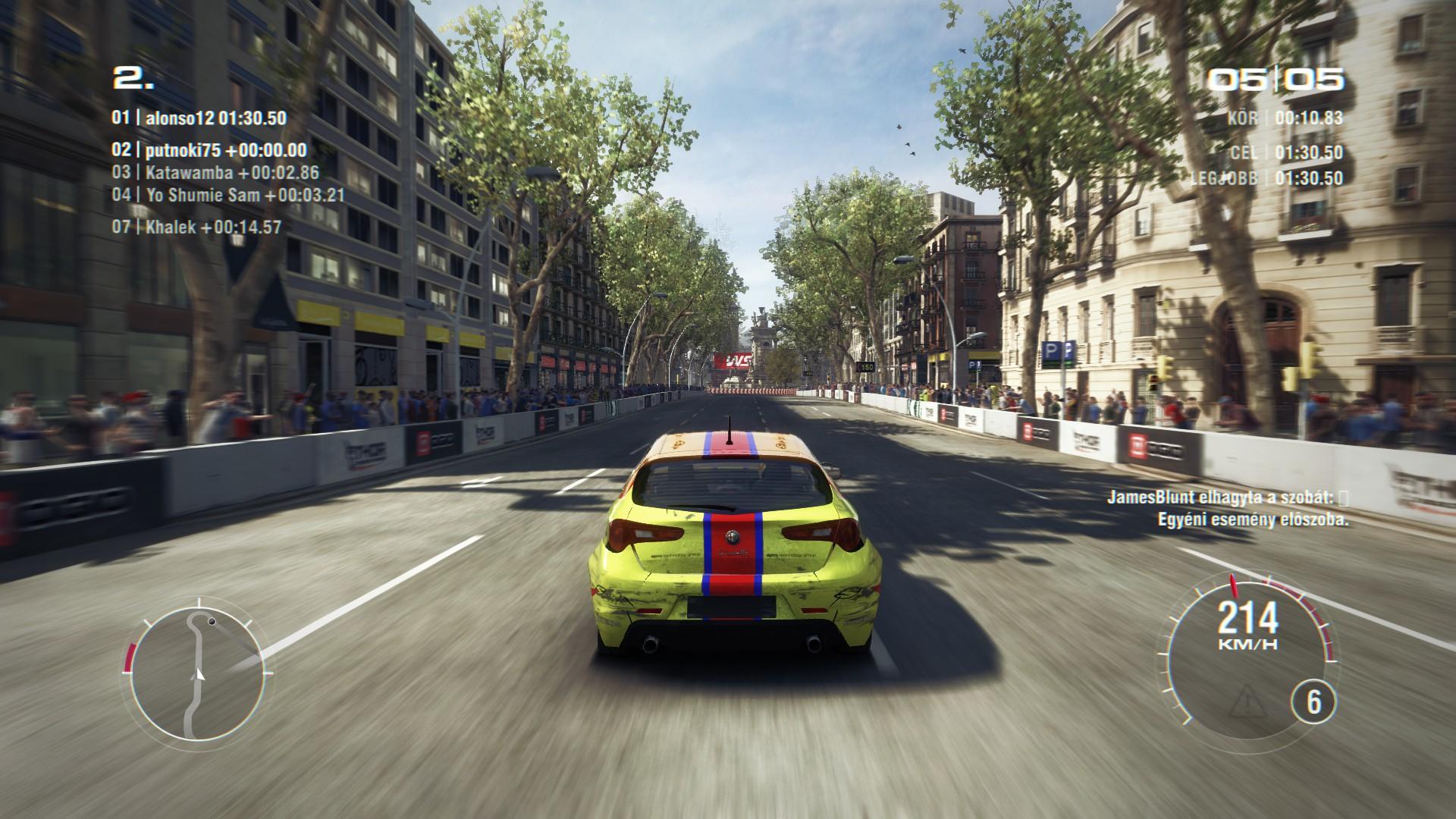Viewport: 1456px width, 819px height.
Task: Select Katawamba in the leaderboard
Action: pyautogui.click(x=216, y=173)
